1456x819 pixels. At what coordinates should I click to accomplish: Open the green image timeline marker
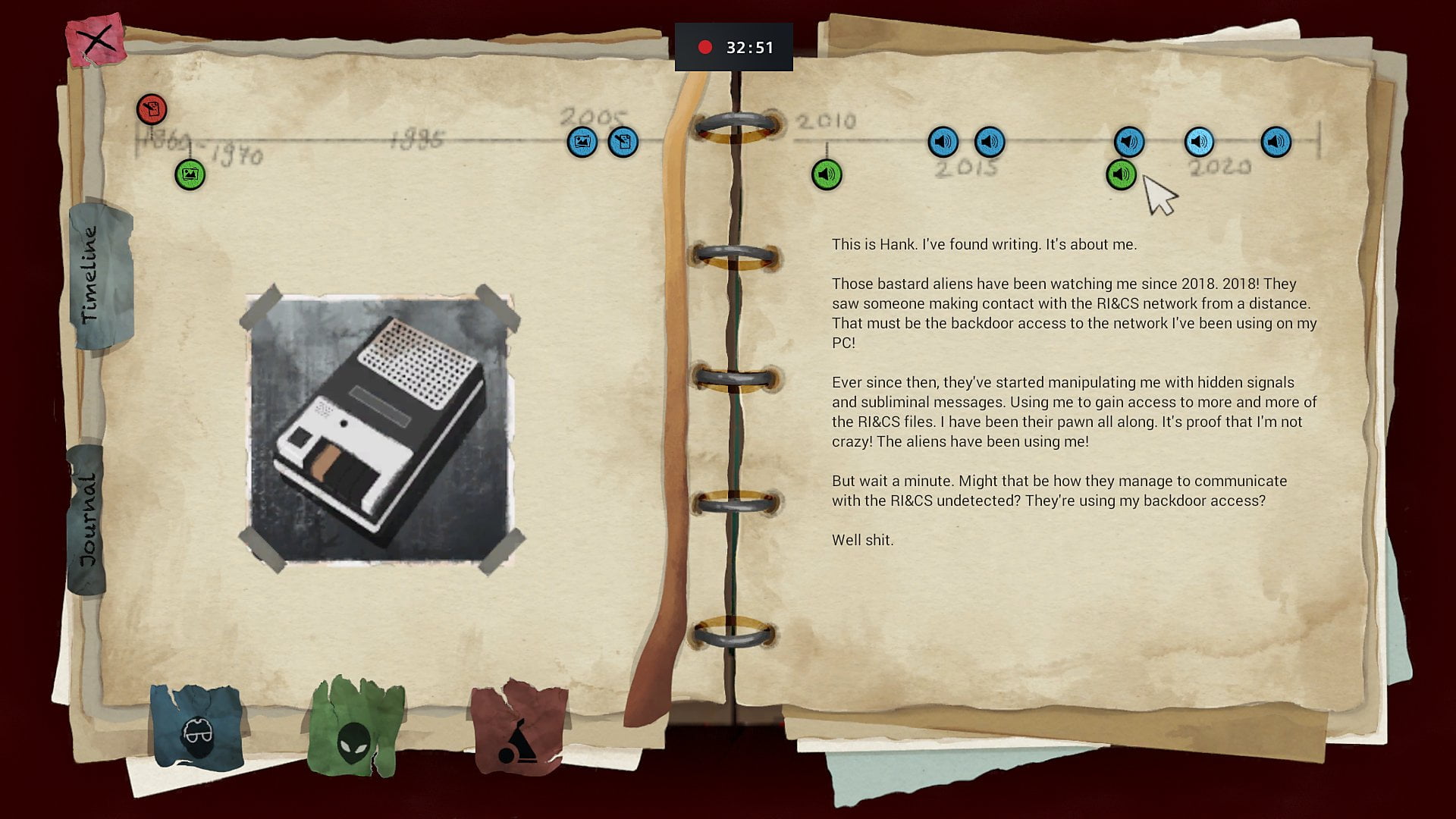click(x=190, y=174)
